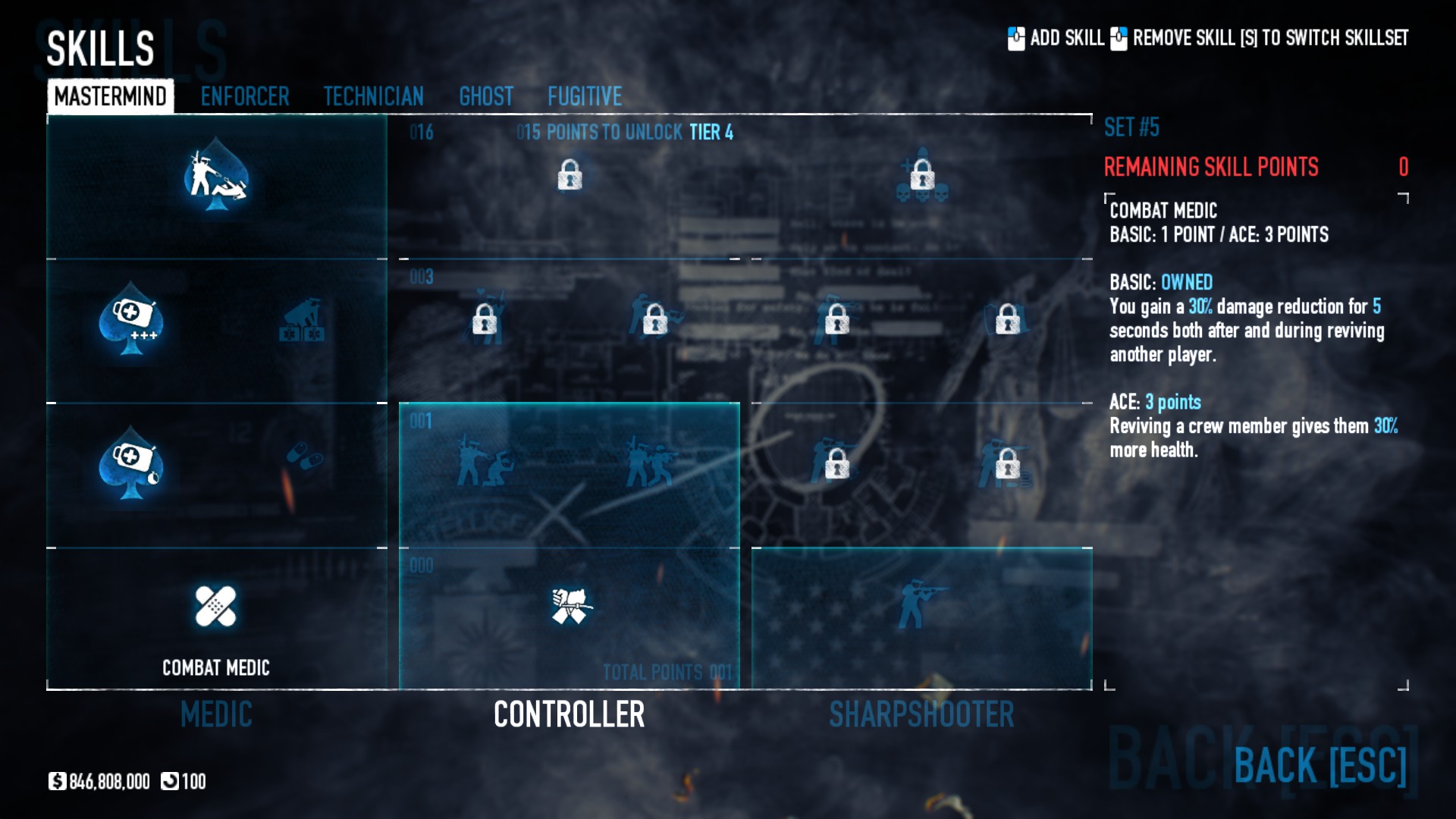This screenshot has width=1456, height=819.
Task: Switch to the Mastermind skill tab
Action: point(111,96)
